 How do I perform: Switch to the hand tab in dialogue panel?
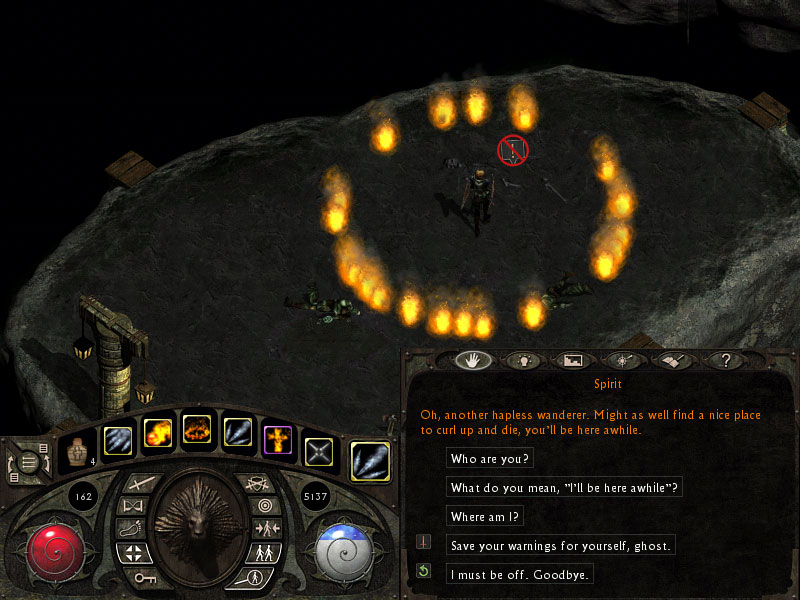pyautogui.click(x=473, y=360)
